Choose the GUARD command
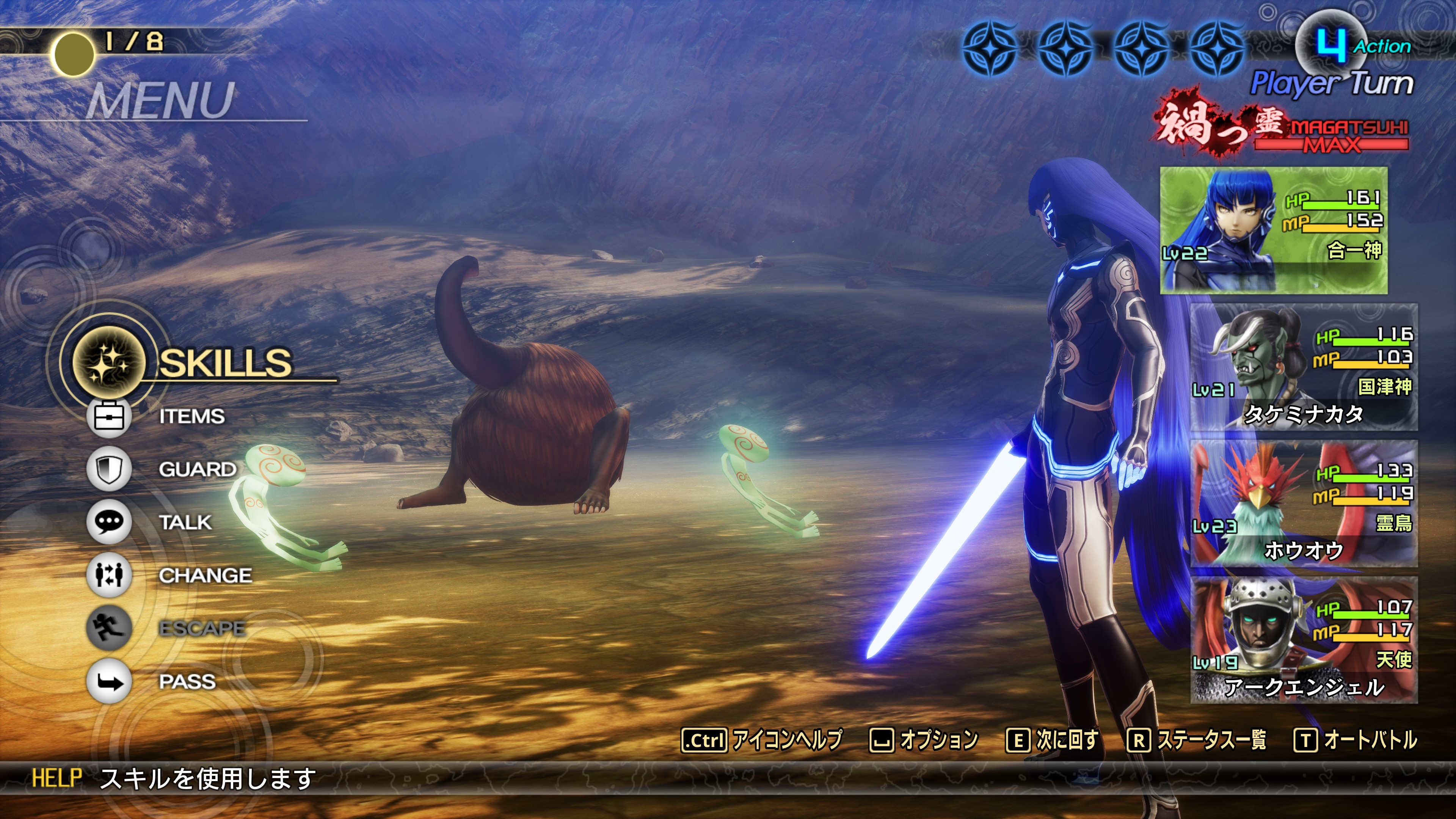Viewport: 1456px width, 819px height. (x=197, y=469)
